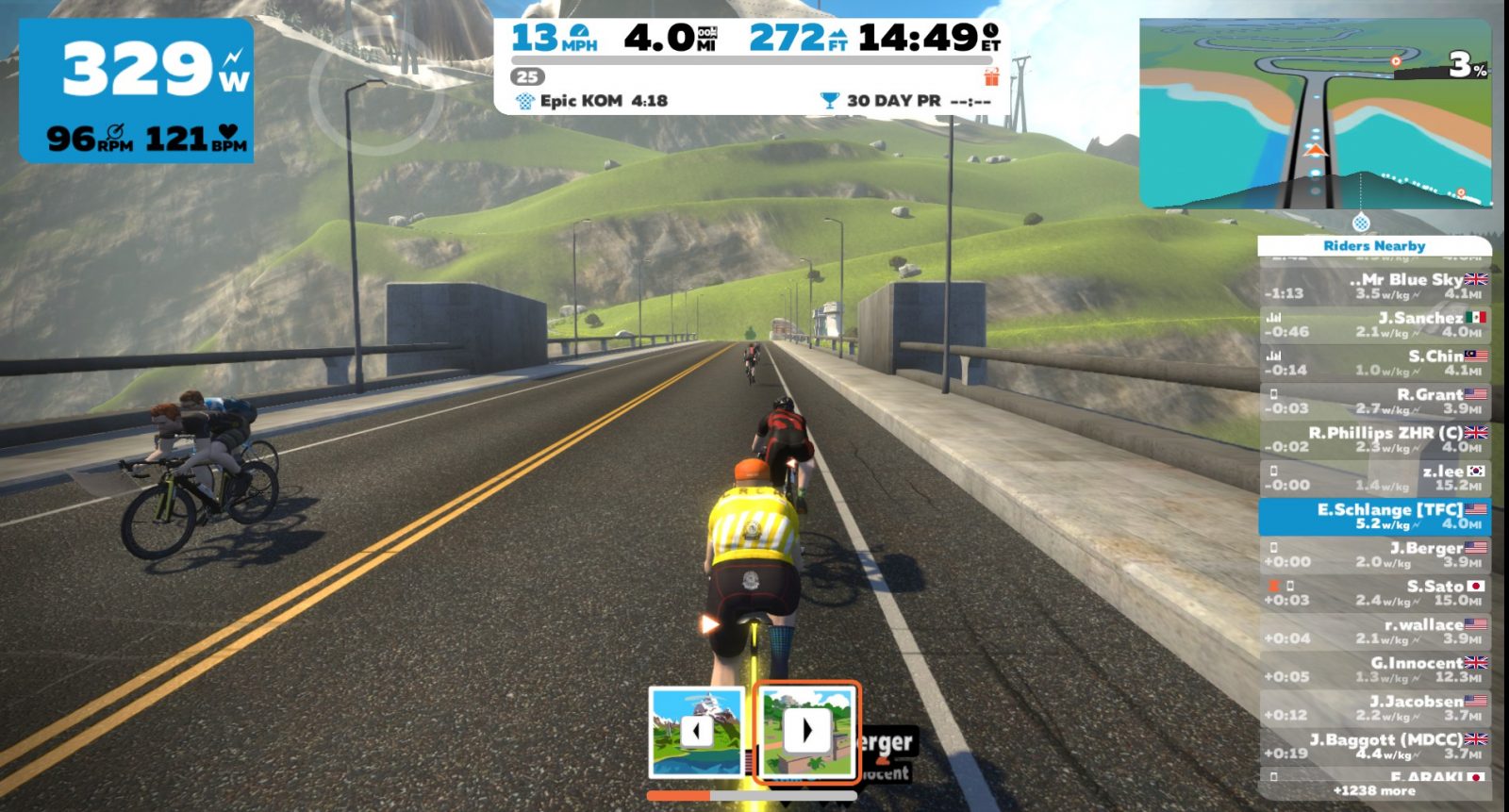
Task: Pick J.Sanchez from Riders Nearby
Action: pyautogui.click(x=1375, y=324)
